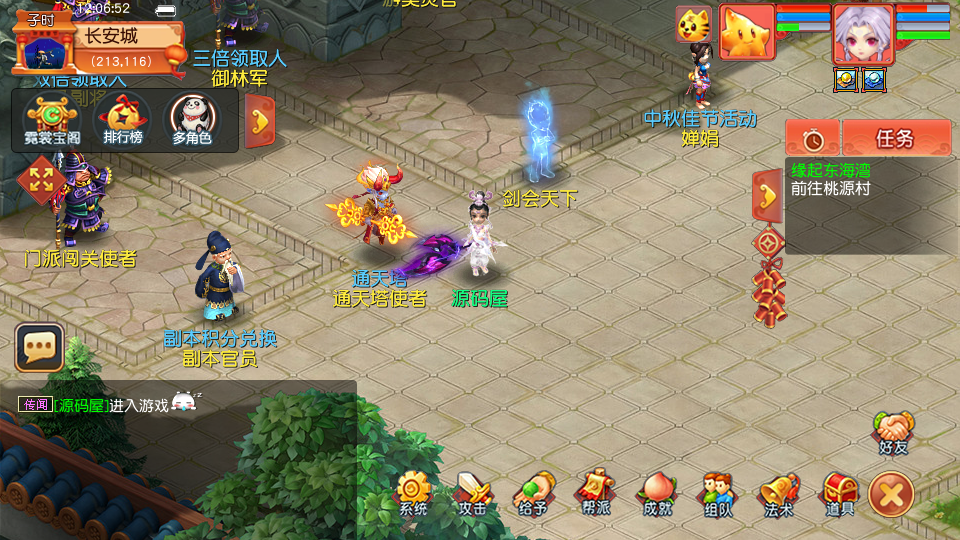Screen dimensions: 960x540
Task: Open the 多角色 multi-character panel
Action: pyautogui.click(x=191, y=121)
